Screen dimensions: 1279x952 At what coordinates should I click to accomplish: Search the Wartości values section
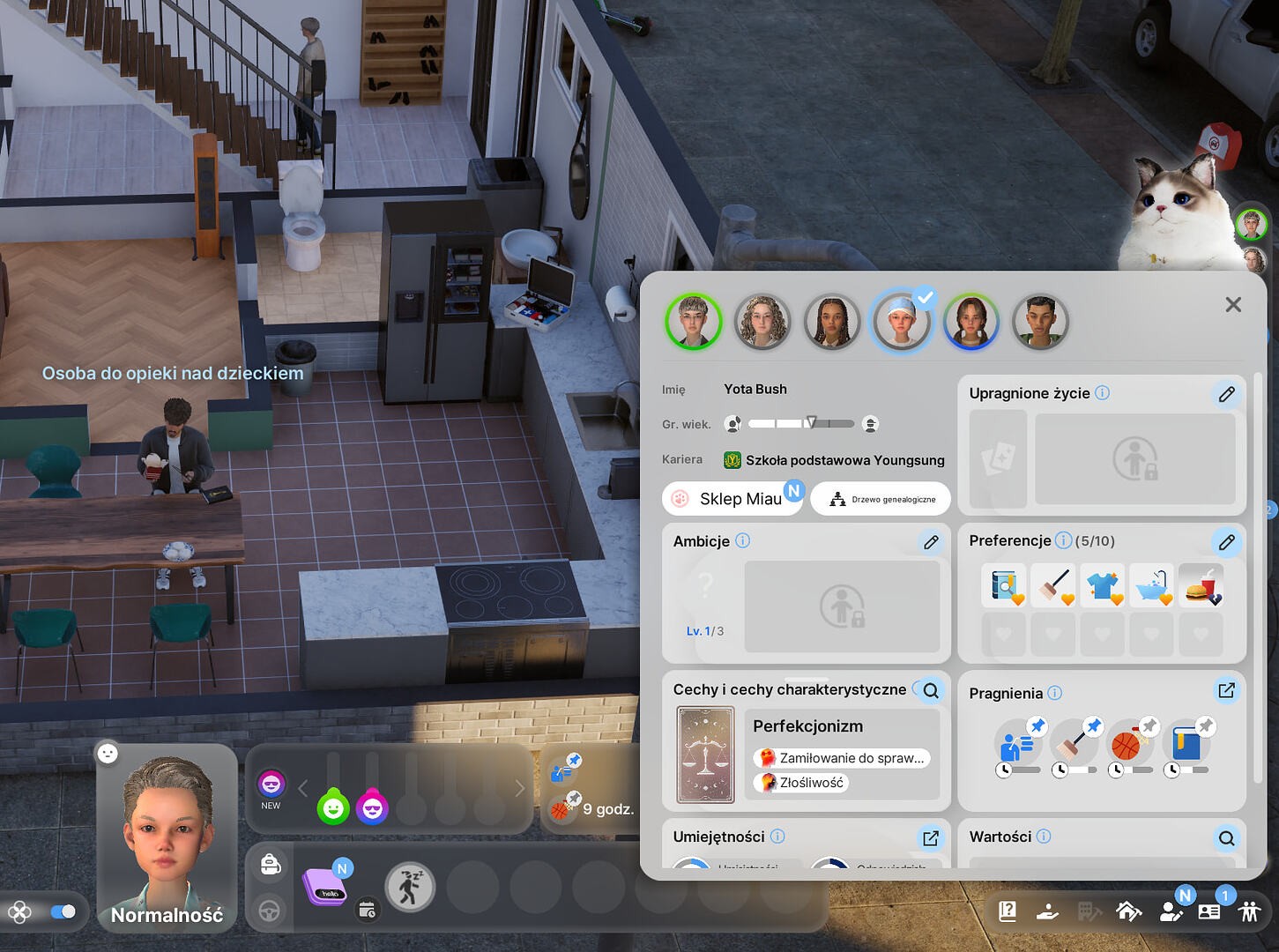tap(1226, 838)
